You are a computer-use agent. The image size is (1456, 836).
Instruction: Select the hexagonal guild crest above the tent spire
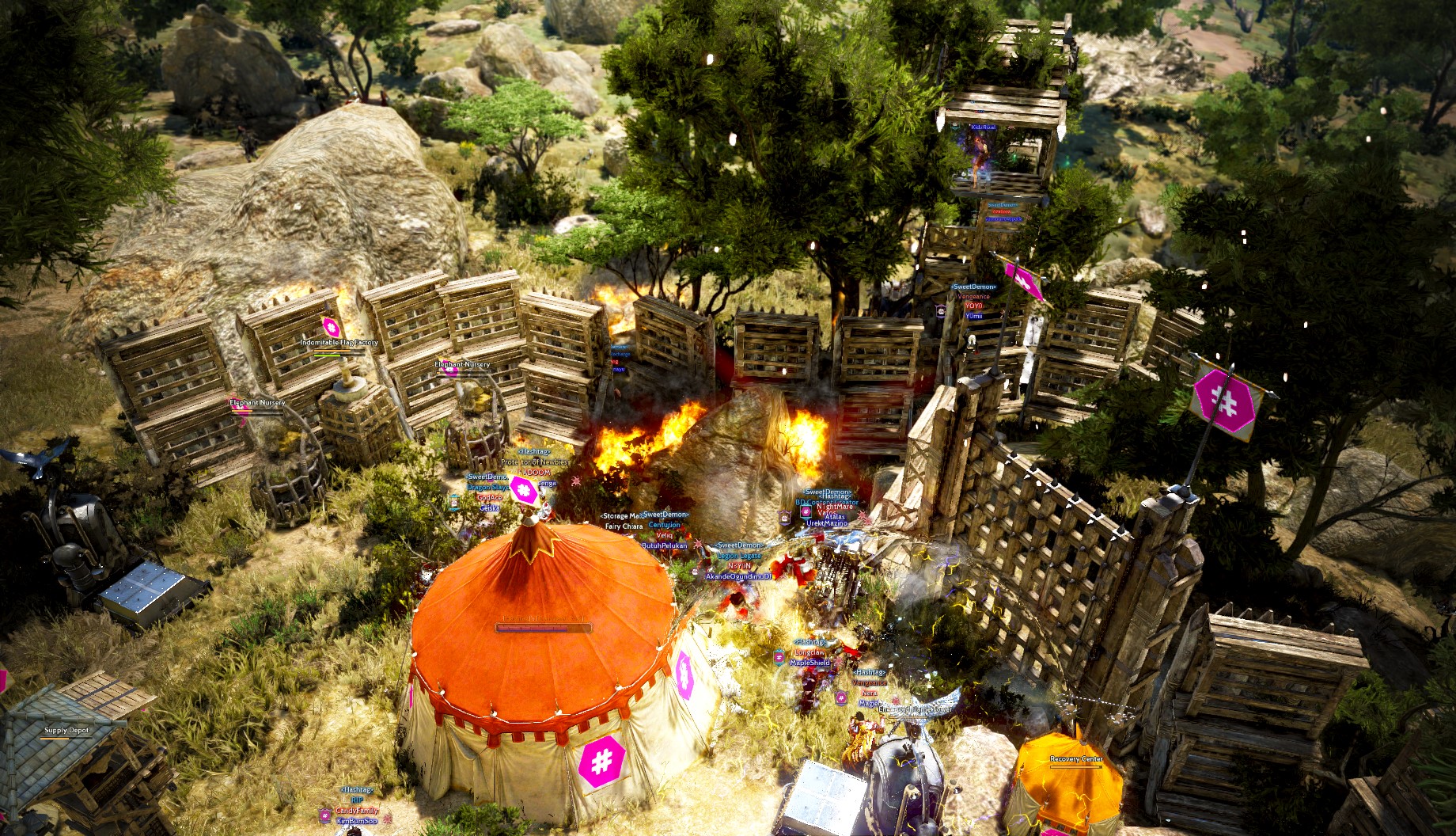point(525,491)
